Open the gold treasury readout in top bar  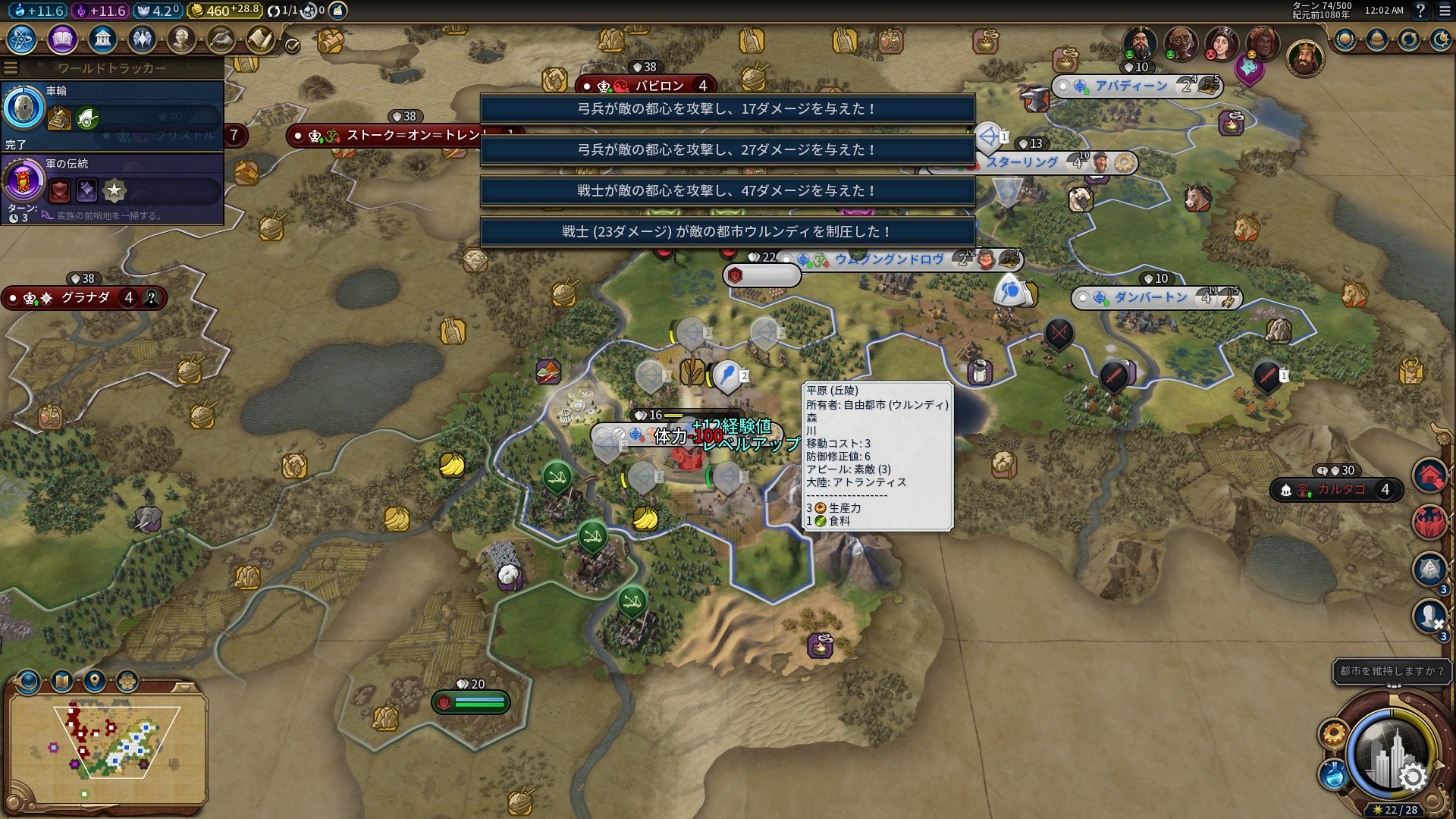coord(224,11)
